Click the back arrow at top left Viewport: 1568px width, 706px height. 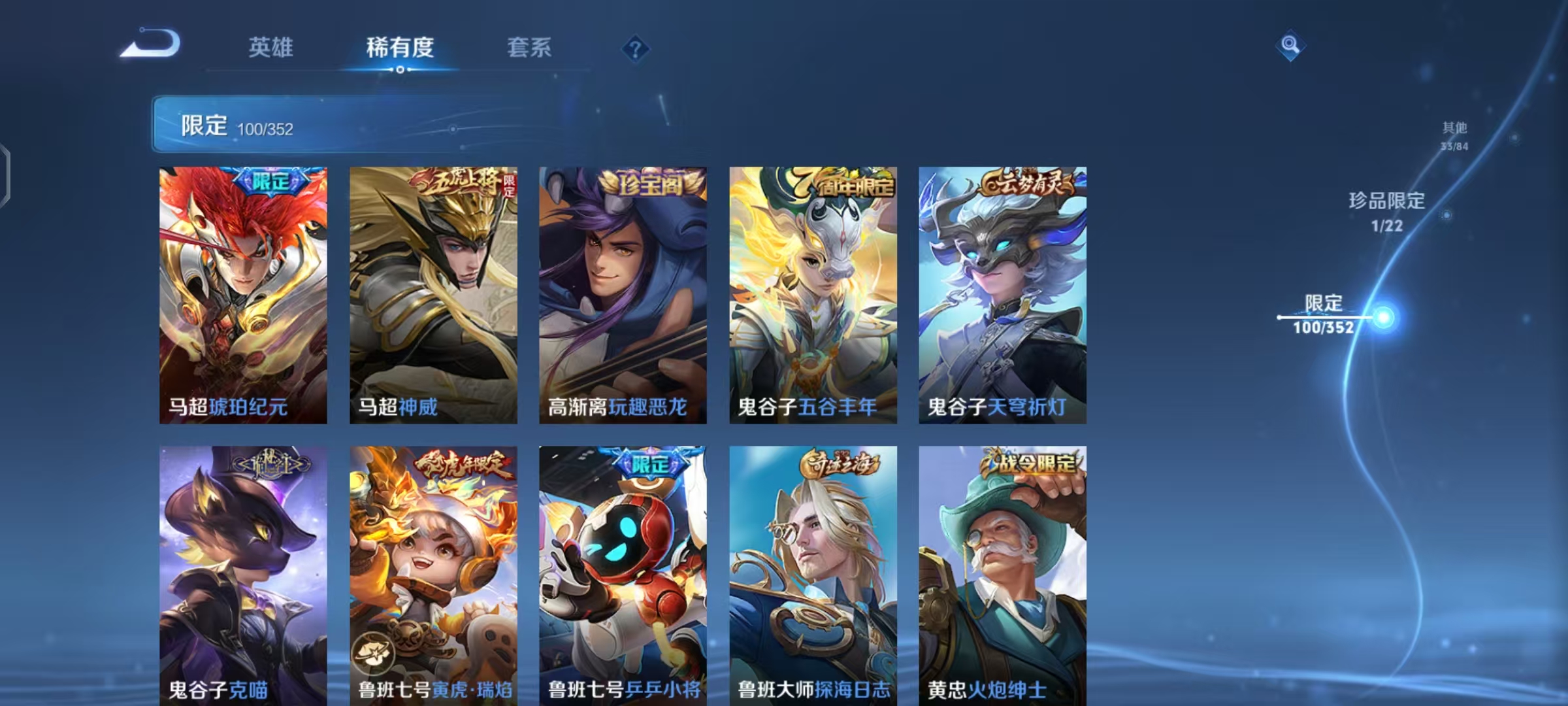152,46
